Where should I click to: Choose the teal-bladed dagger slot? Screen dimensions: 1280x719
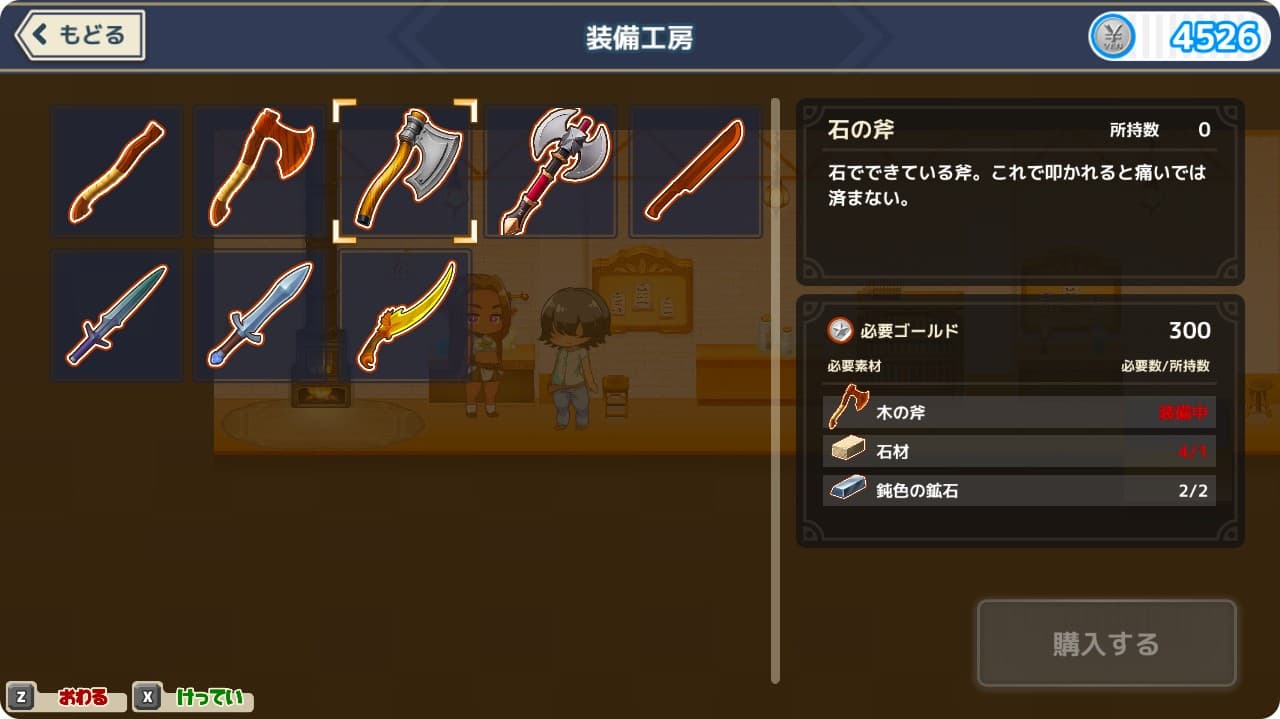117,315
